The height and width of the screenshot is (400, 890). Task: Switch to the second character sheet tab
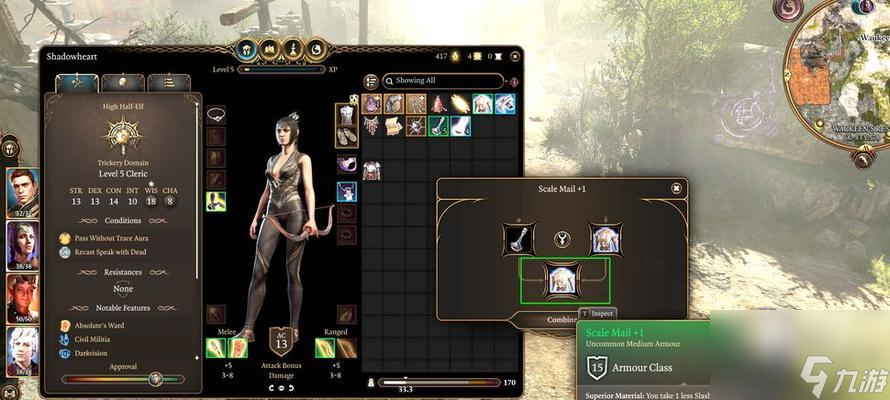pos(119,83)
